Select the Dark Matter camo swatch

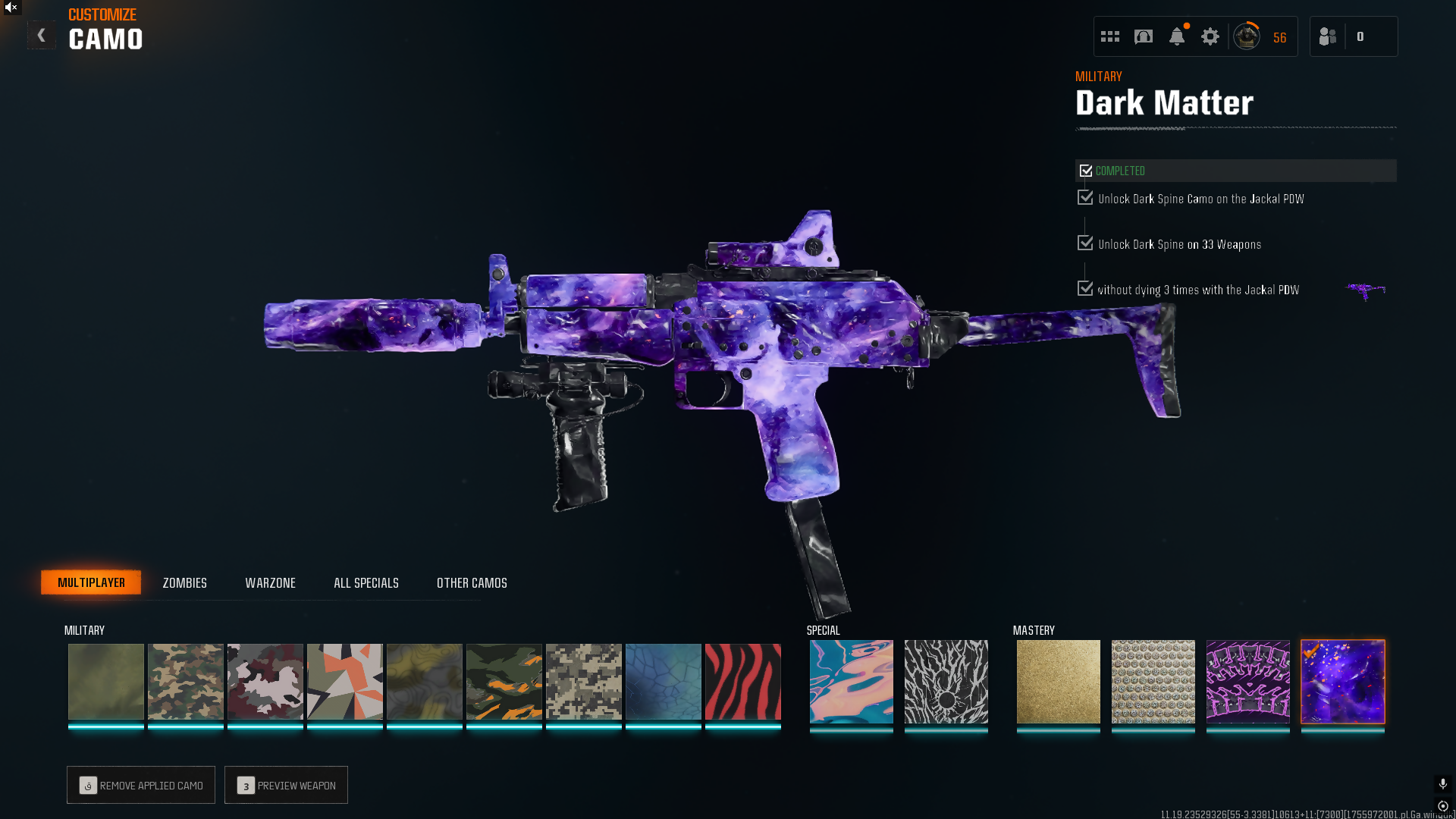1342,681
